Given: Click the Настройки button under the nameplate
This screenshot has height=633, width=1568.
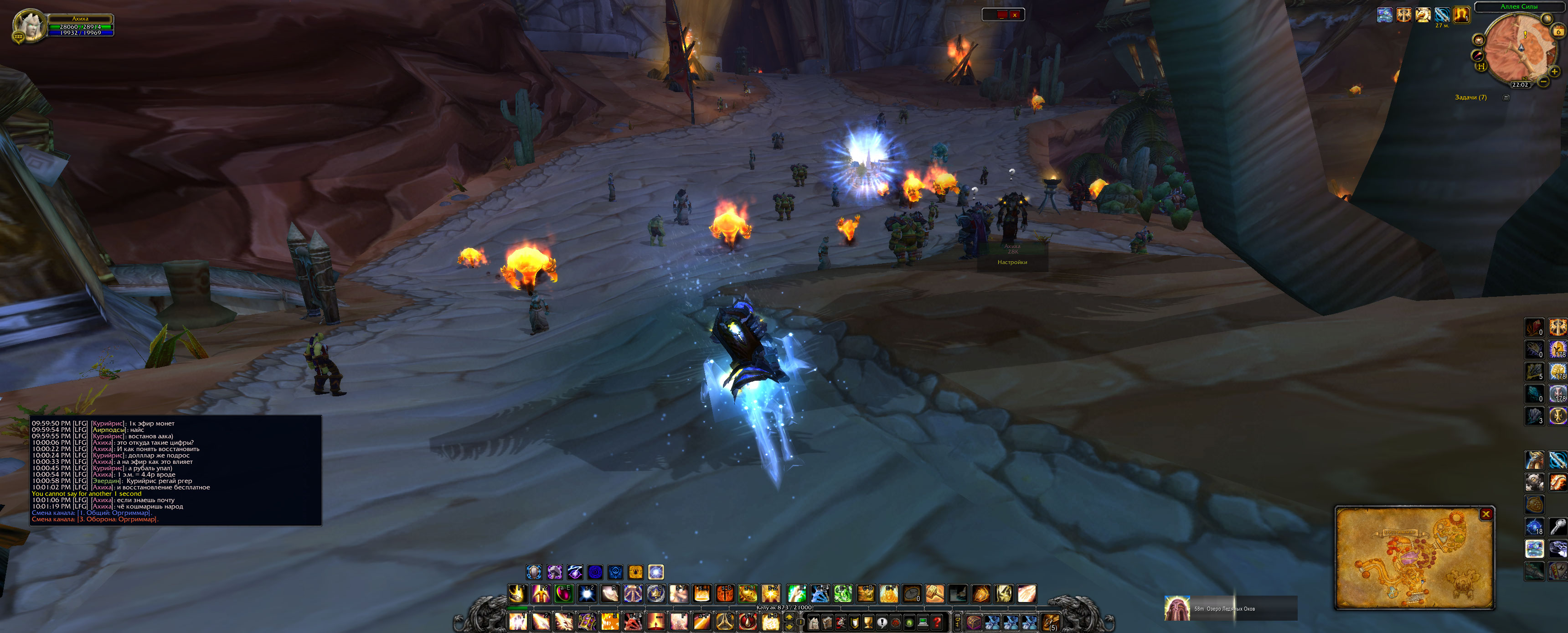Looking at the screenshot, I should [1012, 263].
